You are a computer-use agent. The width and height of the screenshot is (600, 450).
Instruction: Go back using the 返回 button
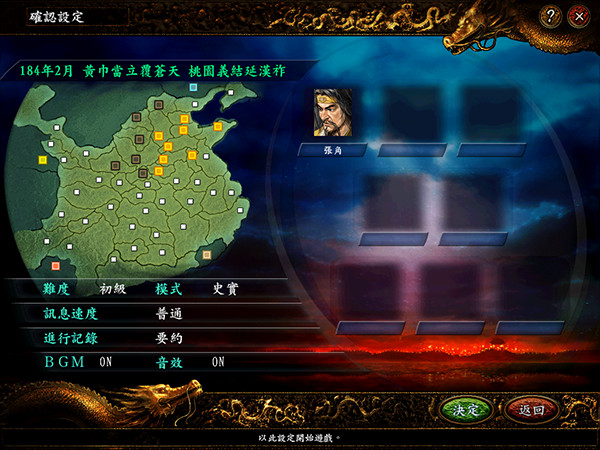[x=531, y=410]
